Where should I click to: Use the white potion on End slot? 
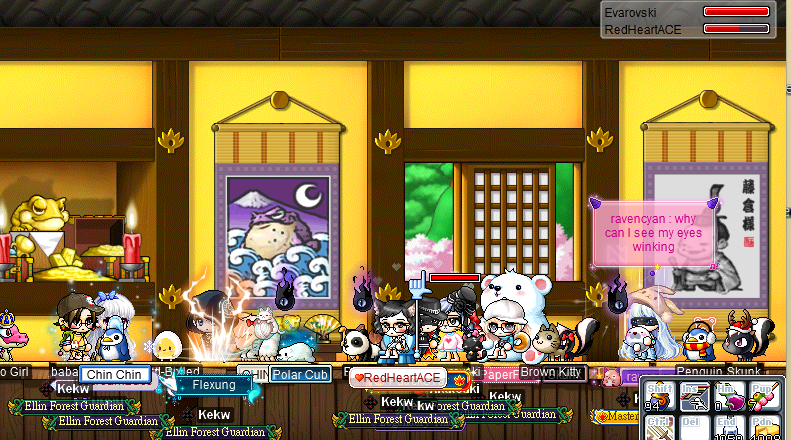(727, 429)
